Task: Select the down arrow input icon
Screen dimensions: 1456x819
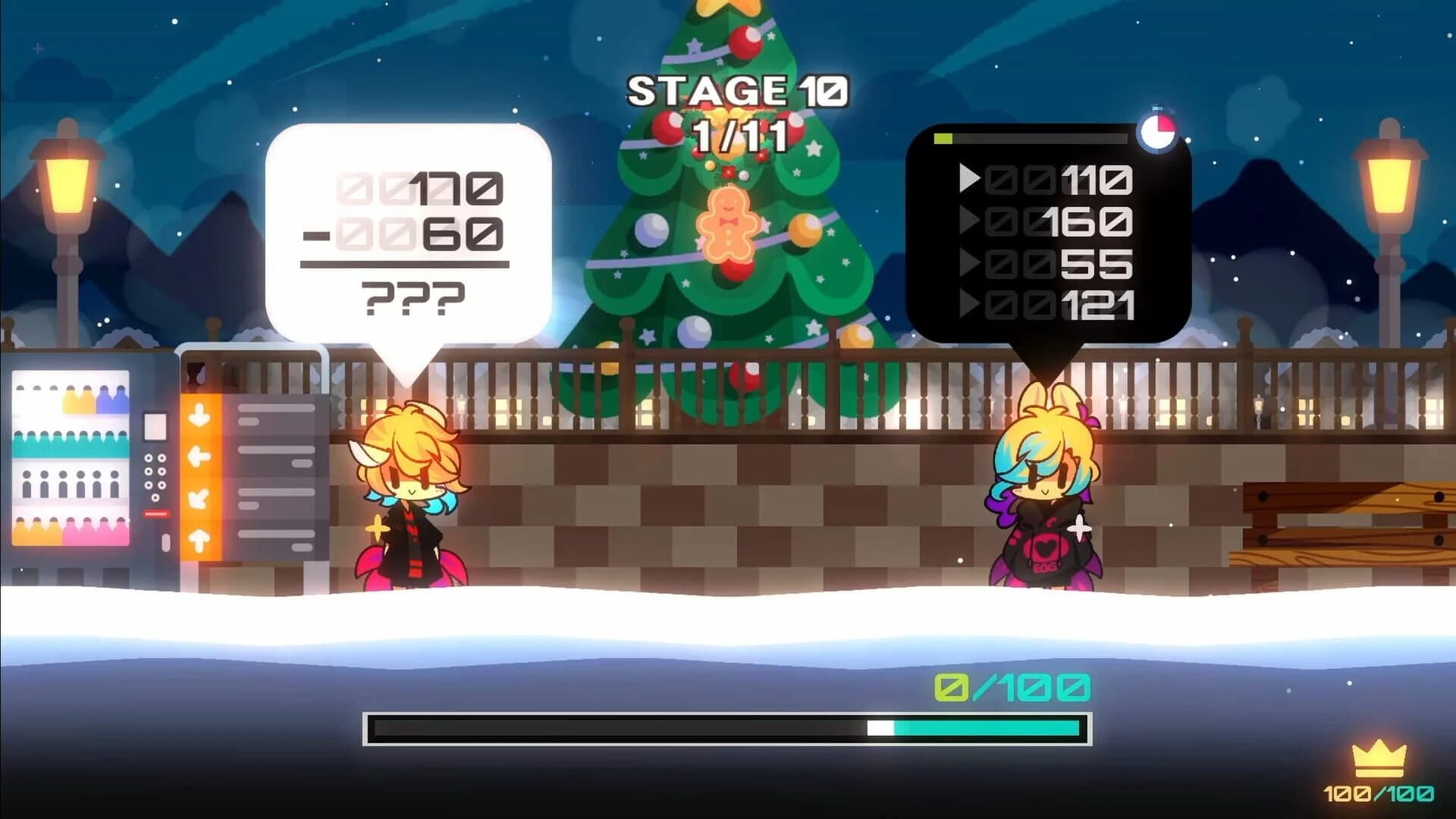Action: [x=199, y=414]
